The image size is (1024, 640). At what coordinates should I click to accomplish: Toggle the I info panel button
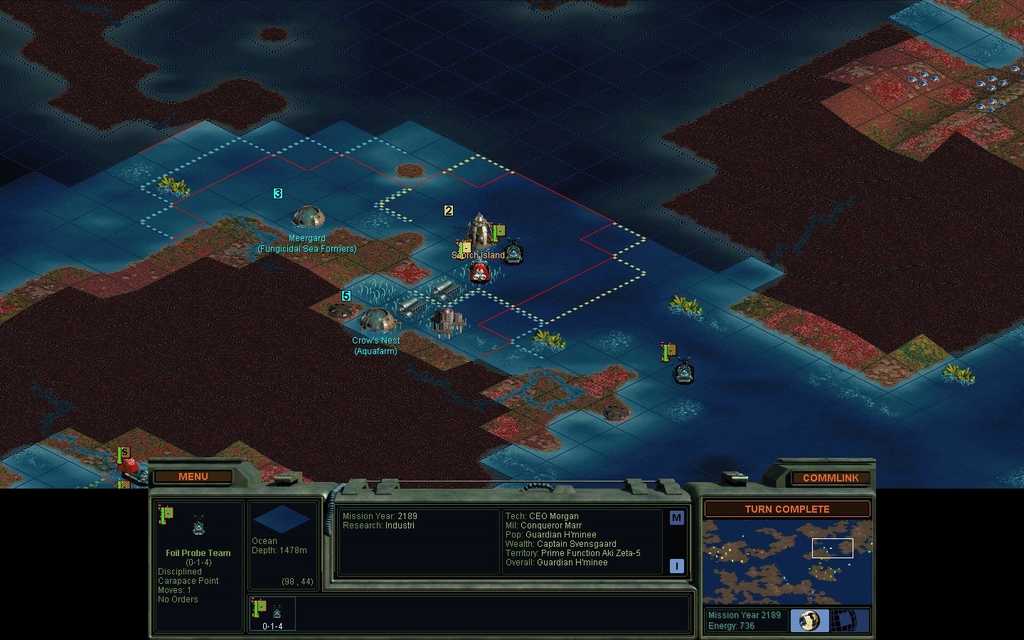click(676, 565)
